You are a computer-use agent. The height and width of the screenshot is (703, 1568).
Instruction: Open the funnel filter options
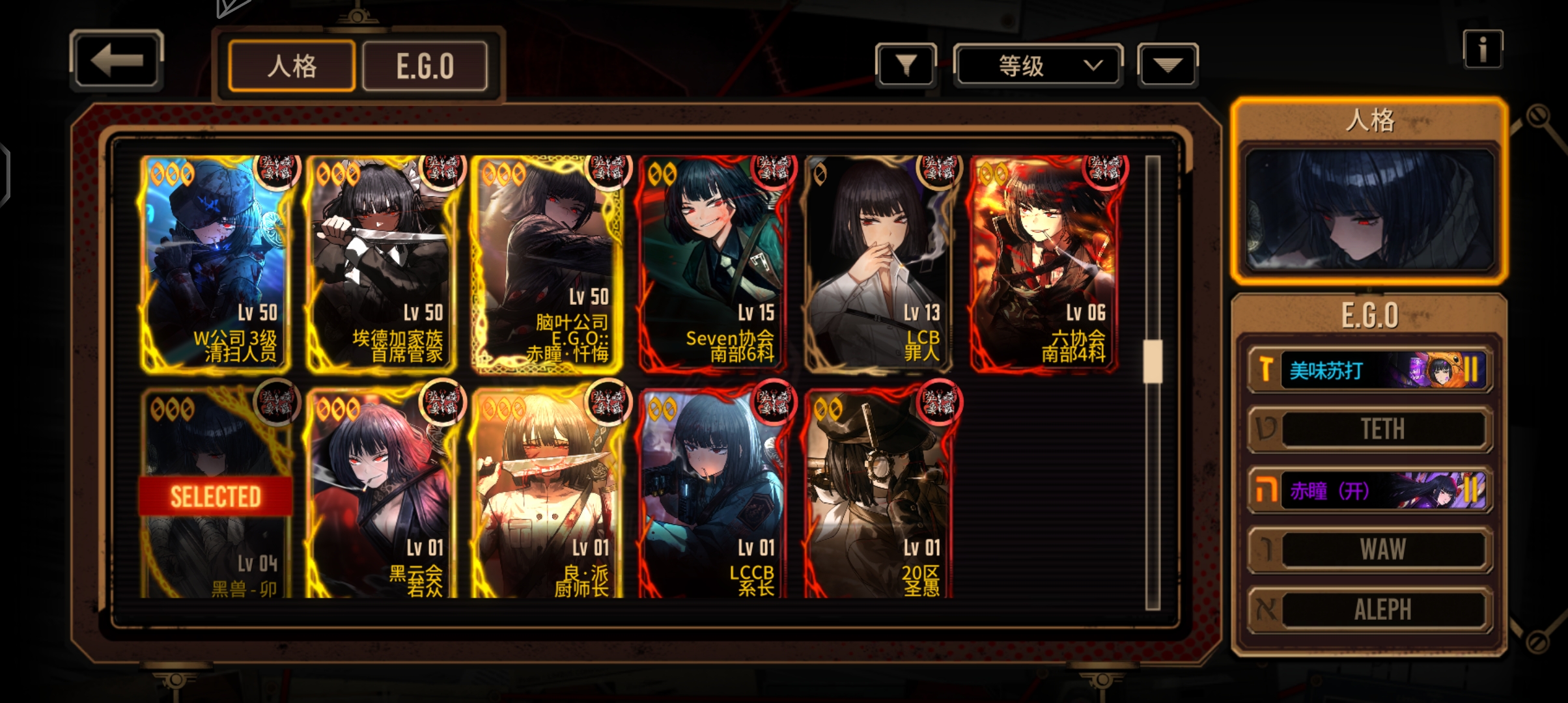pos(906,65)
